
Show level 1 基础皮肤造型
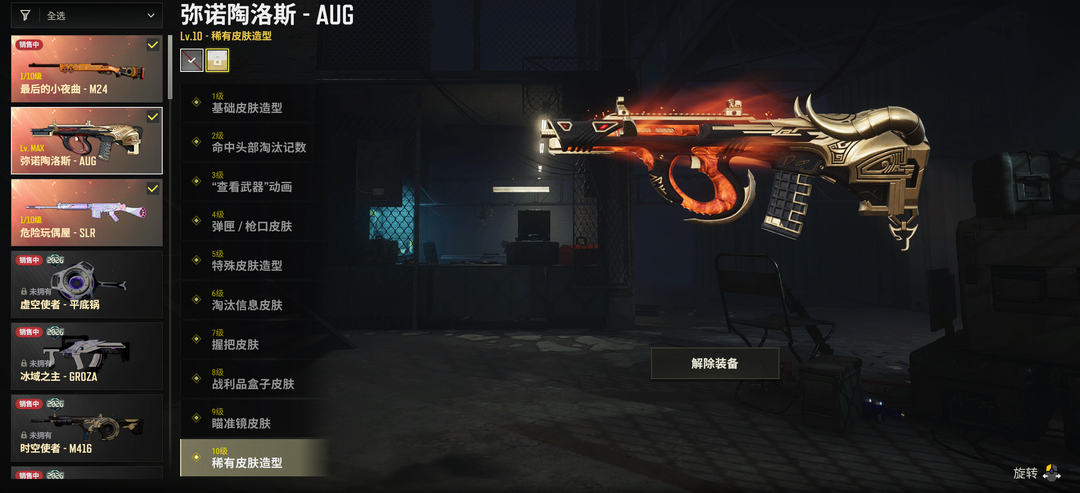tap(254, 104)
